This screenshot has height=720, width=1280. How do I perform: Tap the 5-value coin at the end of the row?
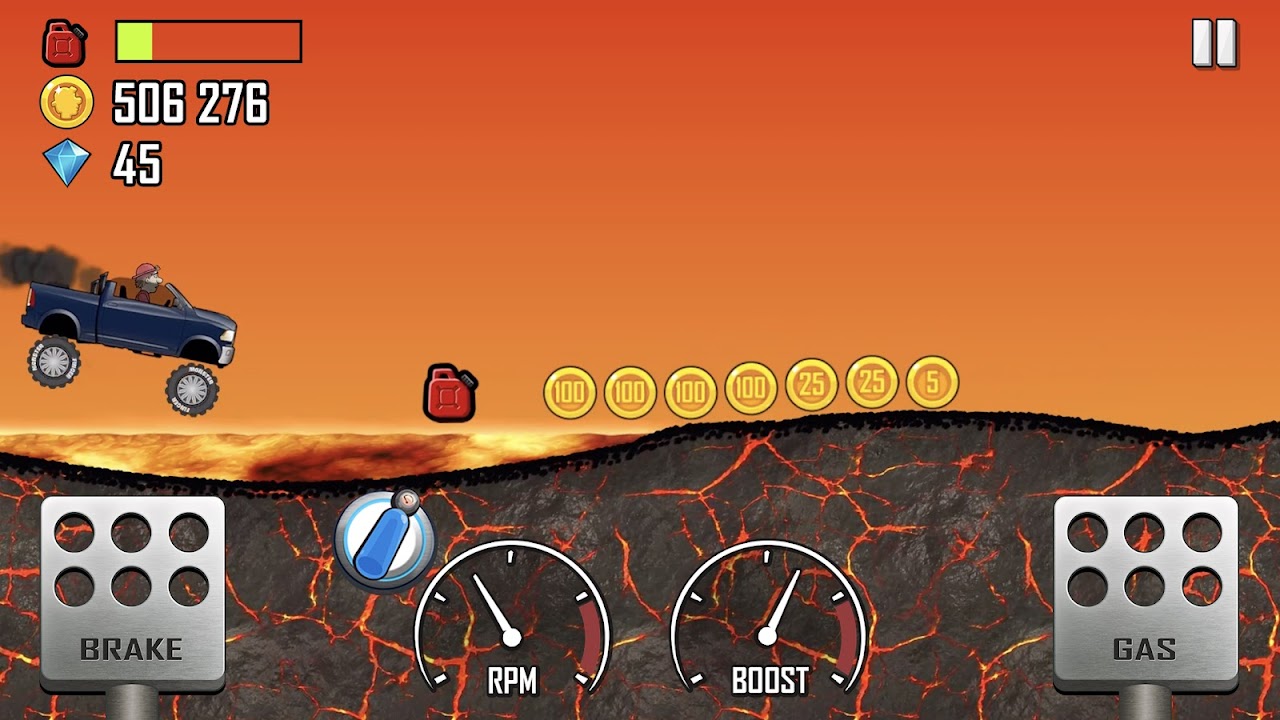click(x=929, y=387)
